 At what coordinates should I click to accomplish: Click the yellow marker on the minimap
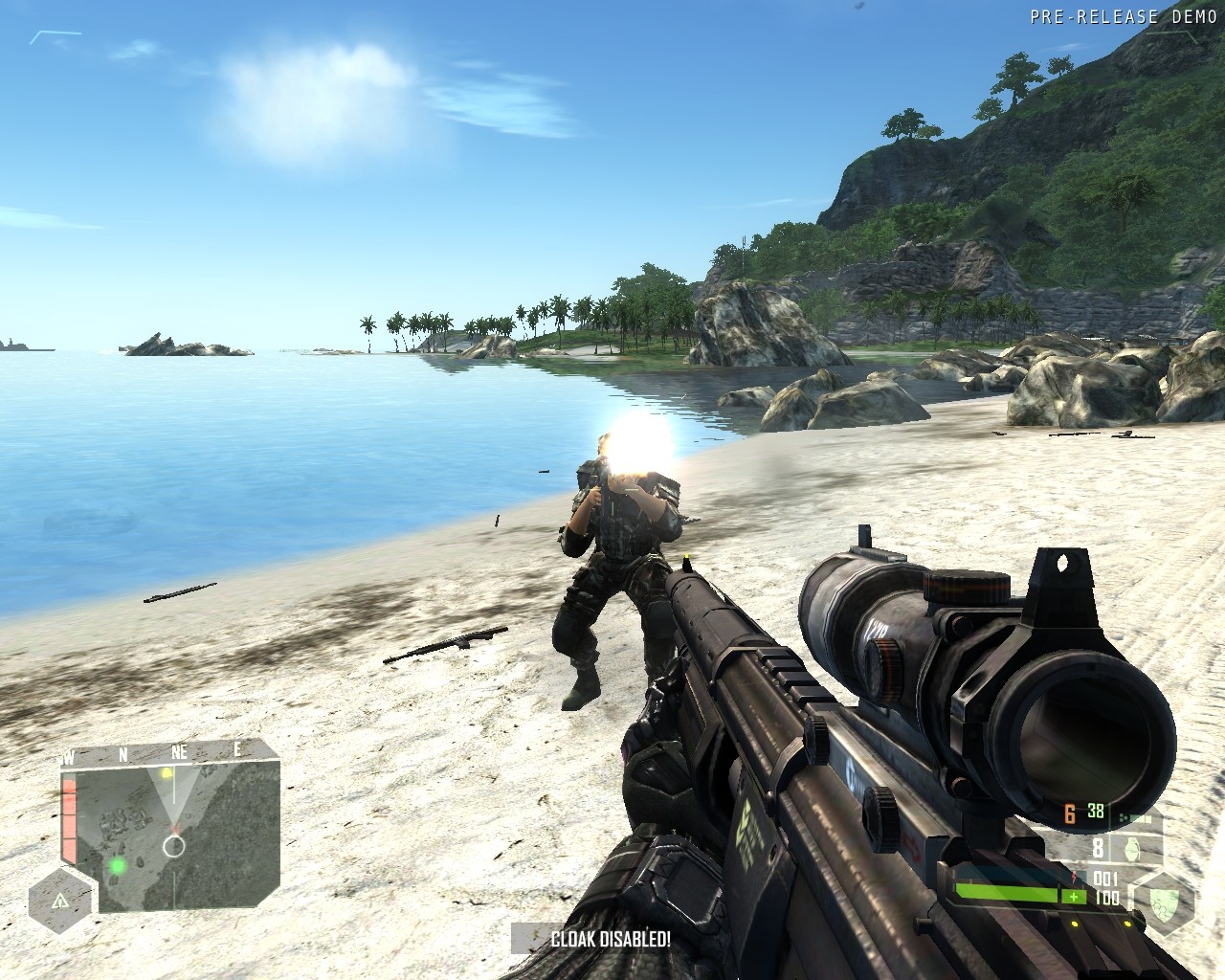[x=167, y=772]
